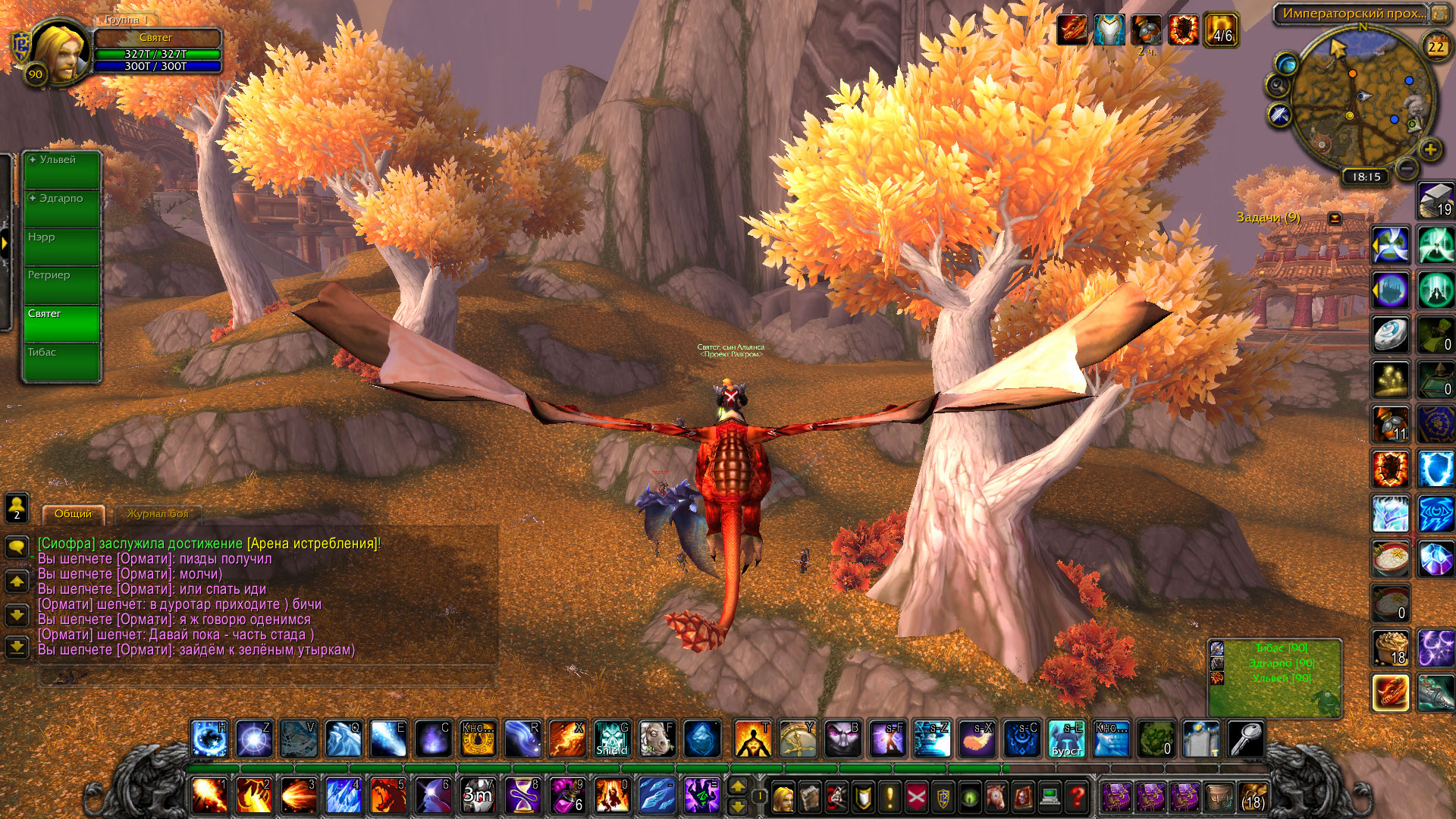Switch to the Общий chat tab
Screen dimensions: 1456x819
73,514
